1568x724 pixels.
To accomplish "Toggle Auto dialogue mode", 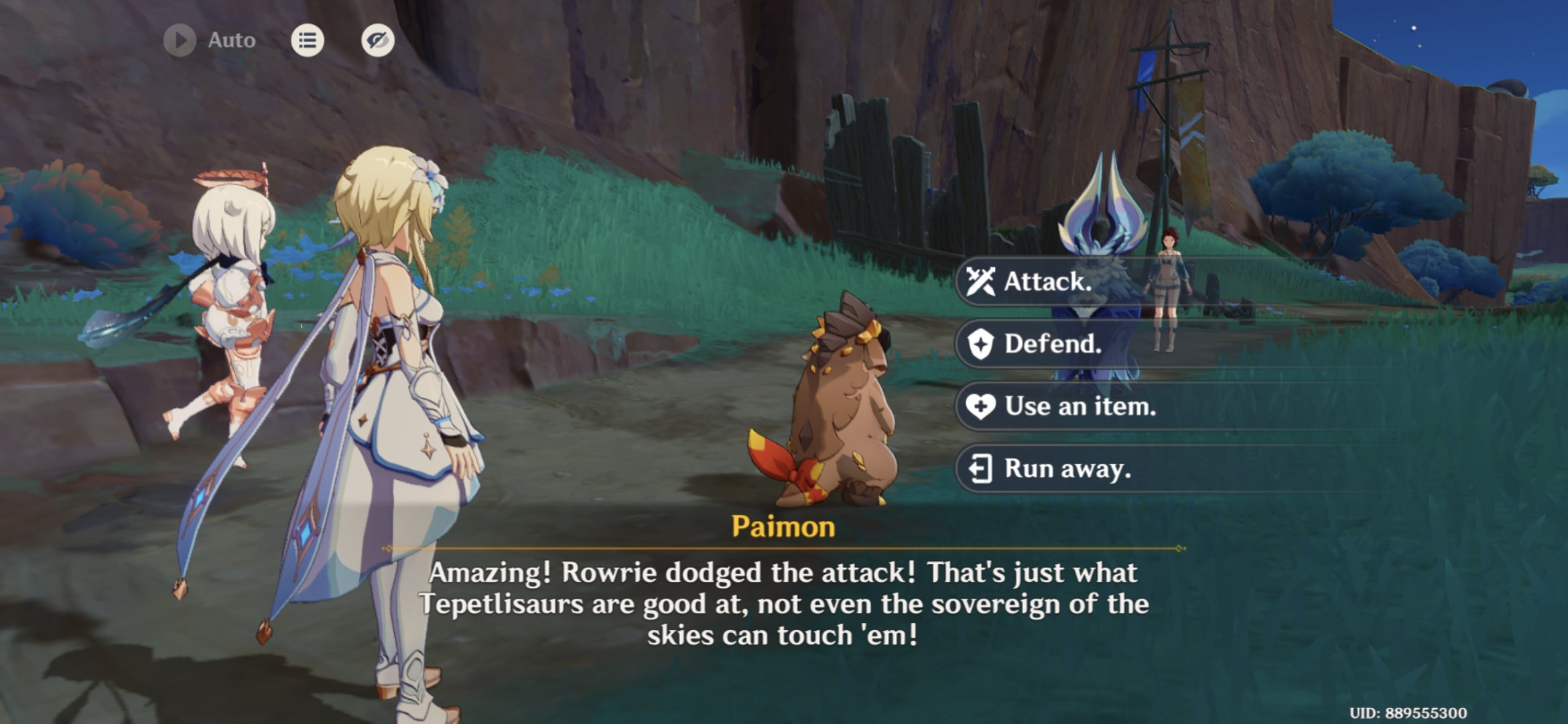I will [201, 39].
